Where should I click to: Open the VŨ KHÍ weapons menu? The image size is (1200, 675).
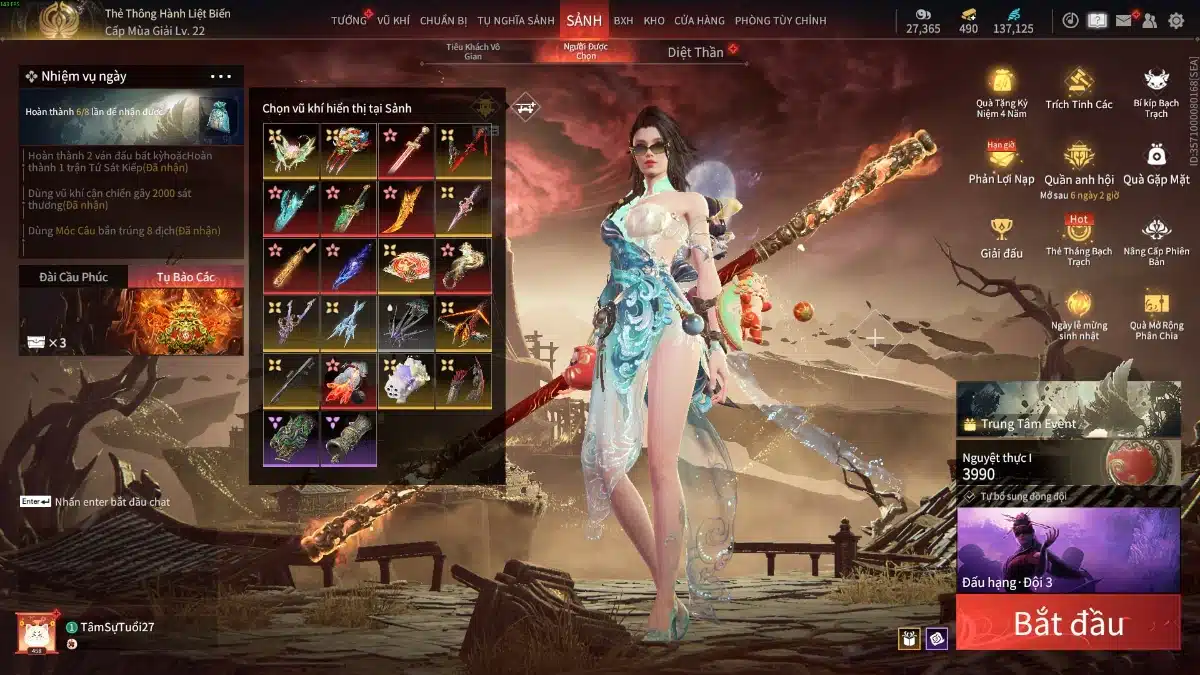[393, 20]
